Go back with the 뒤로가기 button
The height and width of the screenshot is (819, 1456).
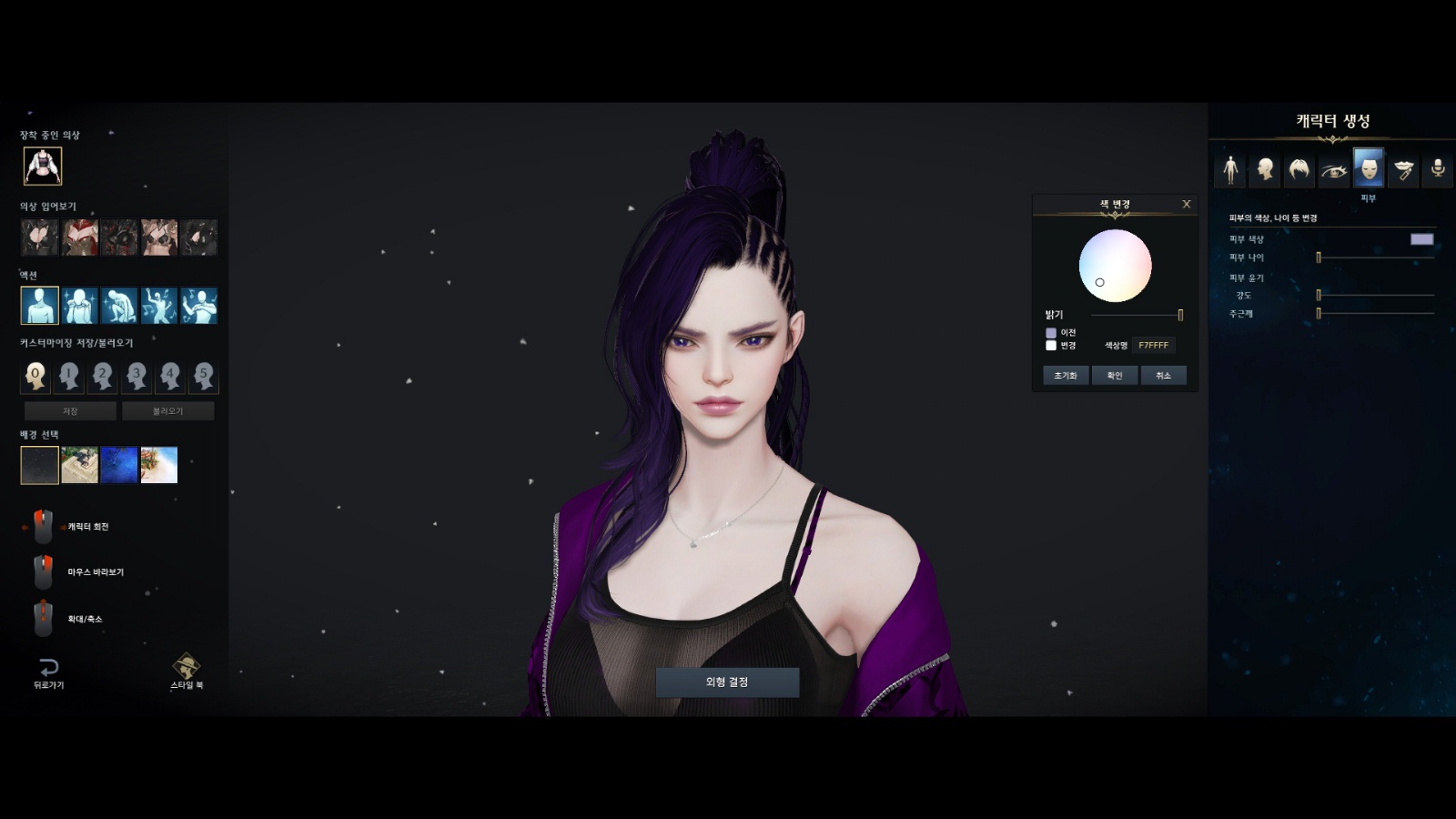[x=49, y=672]
